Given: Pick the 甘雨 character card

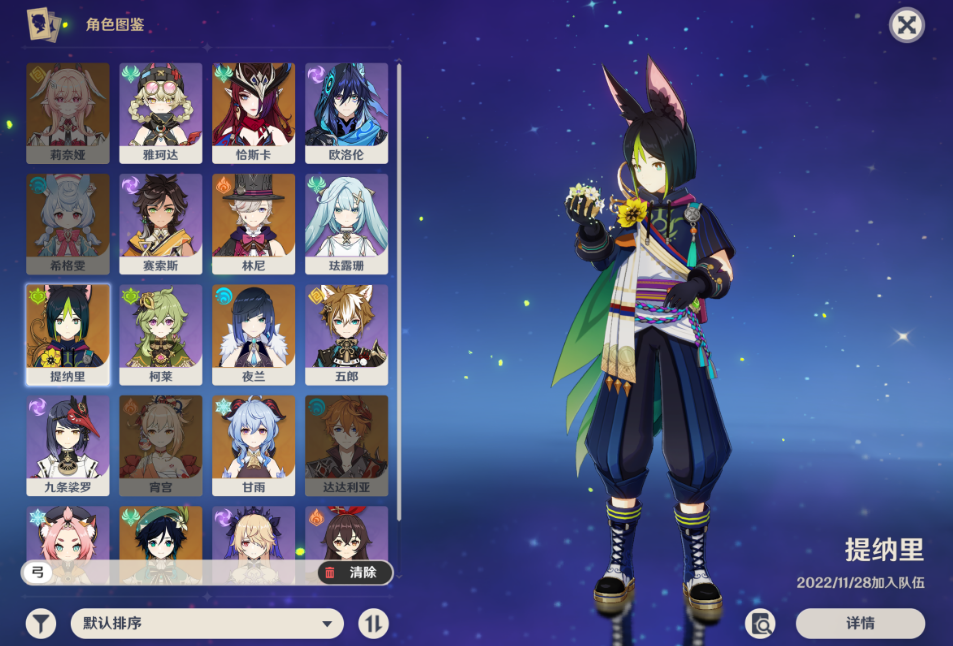Looking at the screenshot, I should click(254, 445).
